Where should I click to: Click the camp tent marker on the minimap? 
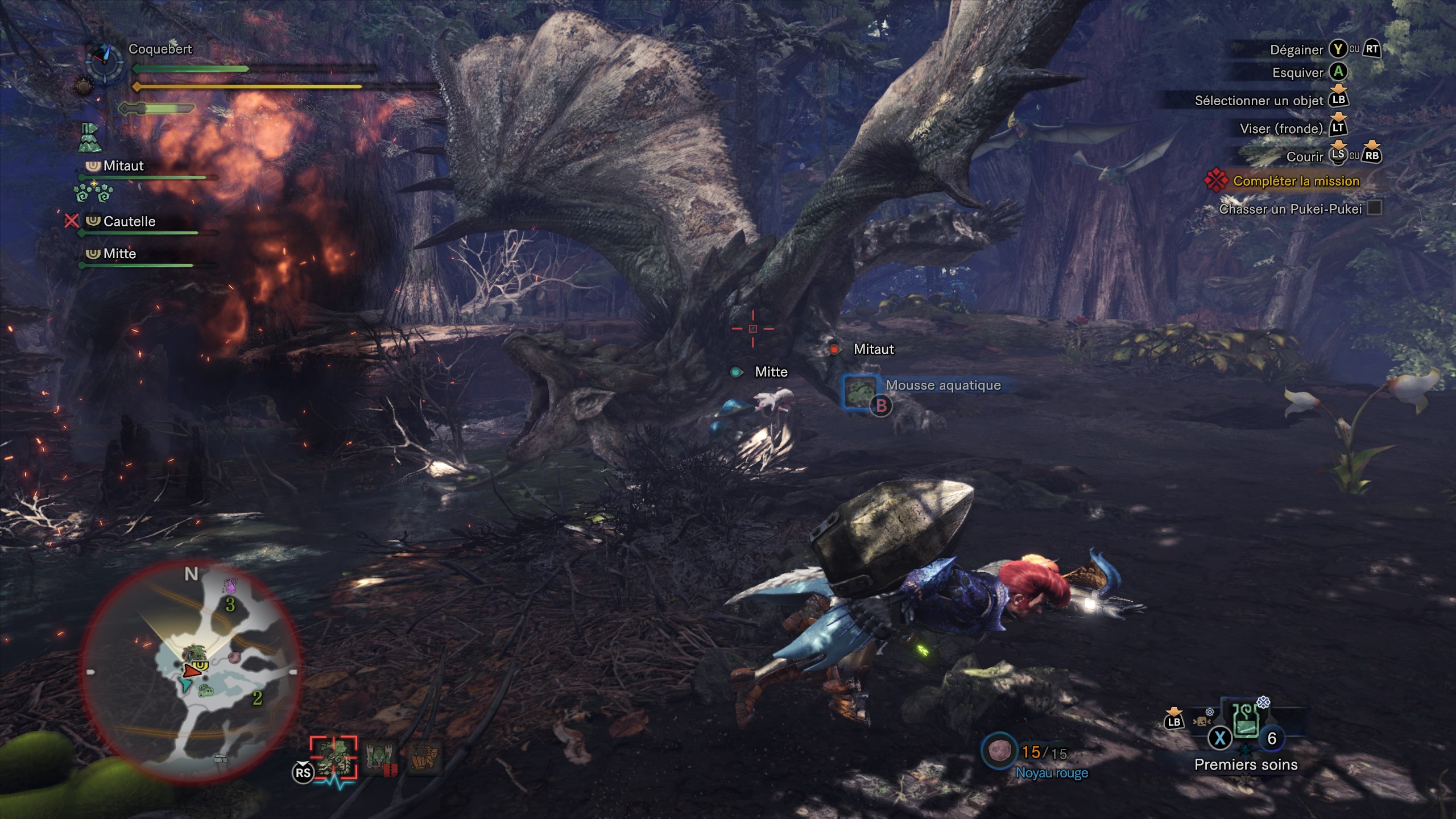[221, 759]
